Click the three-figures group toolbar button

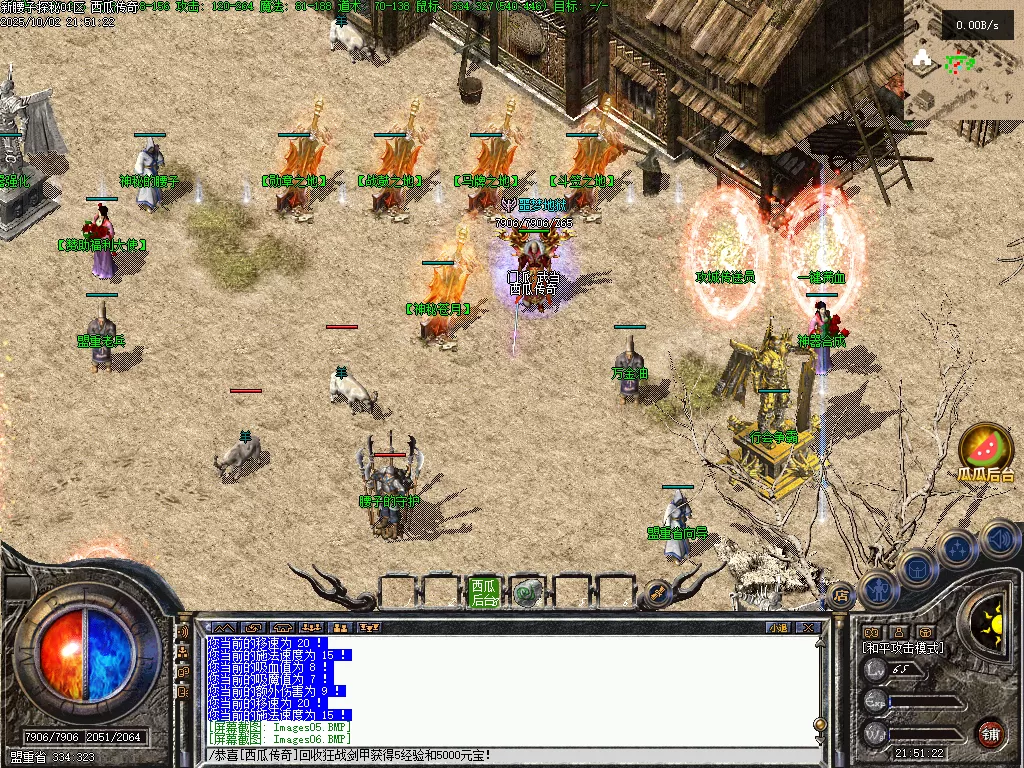click(311, 628)
